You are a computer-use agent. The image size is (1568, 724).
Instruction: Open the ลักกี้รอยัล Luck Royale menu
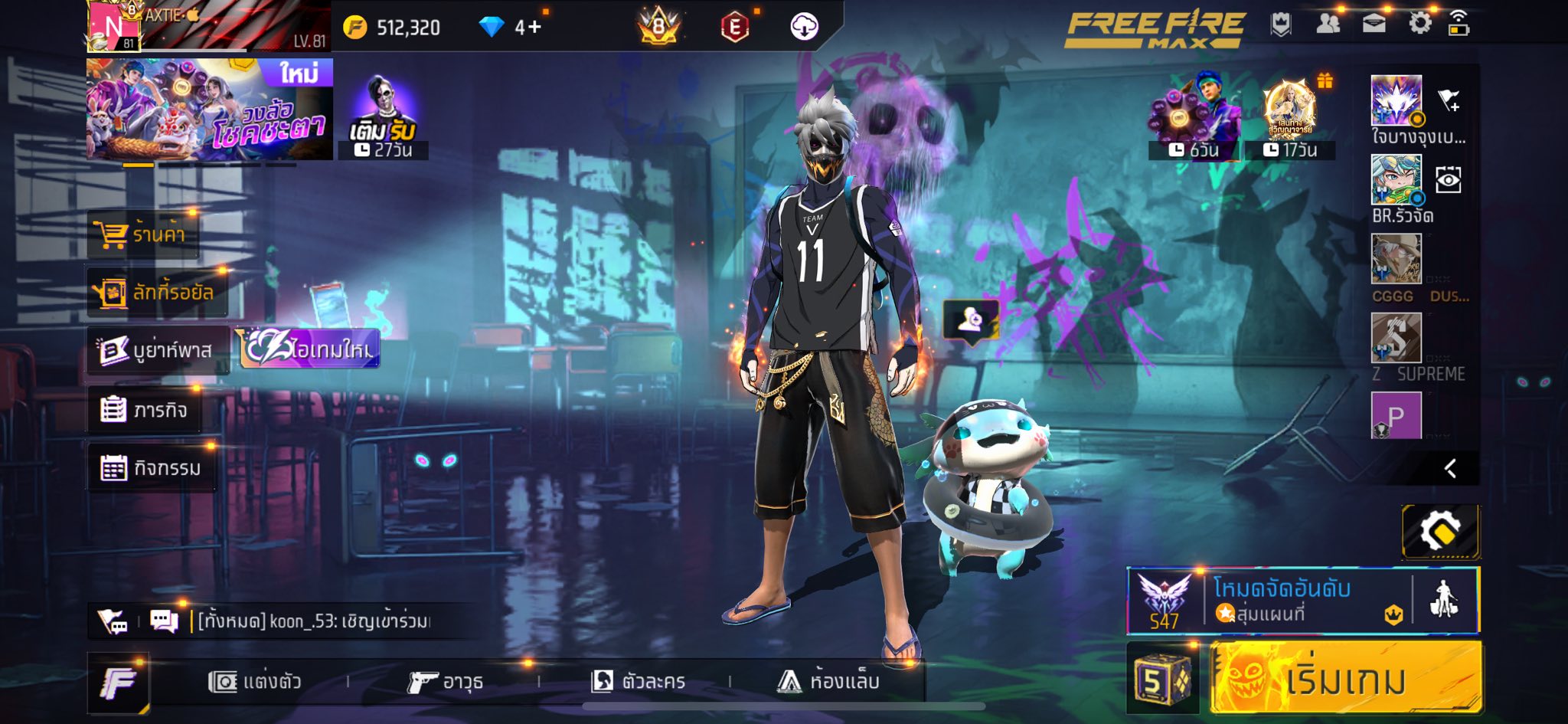pos(158,292)
